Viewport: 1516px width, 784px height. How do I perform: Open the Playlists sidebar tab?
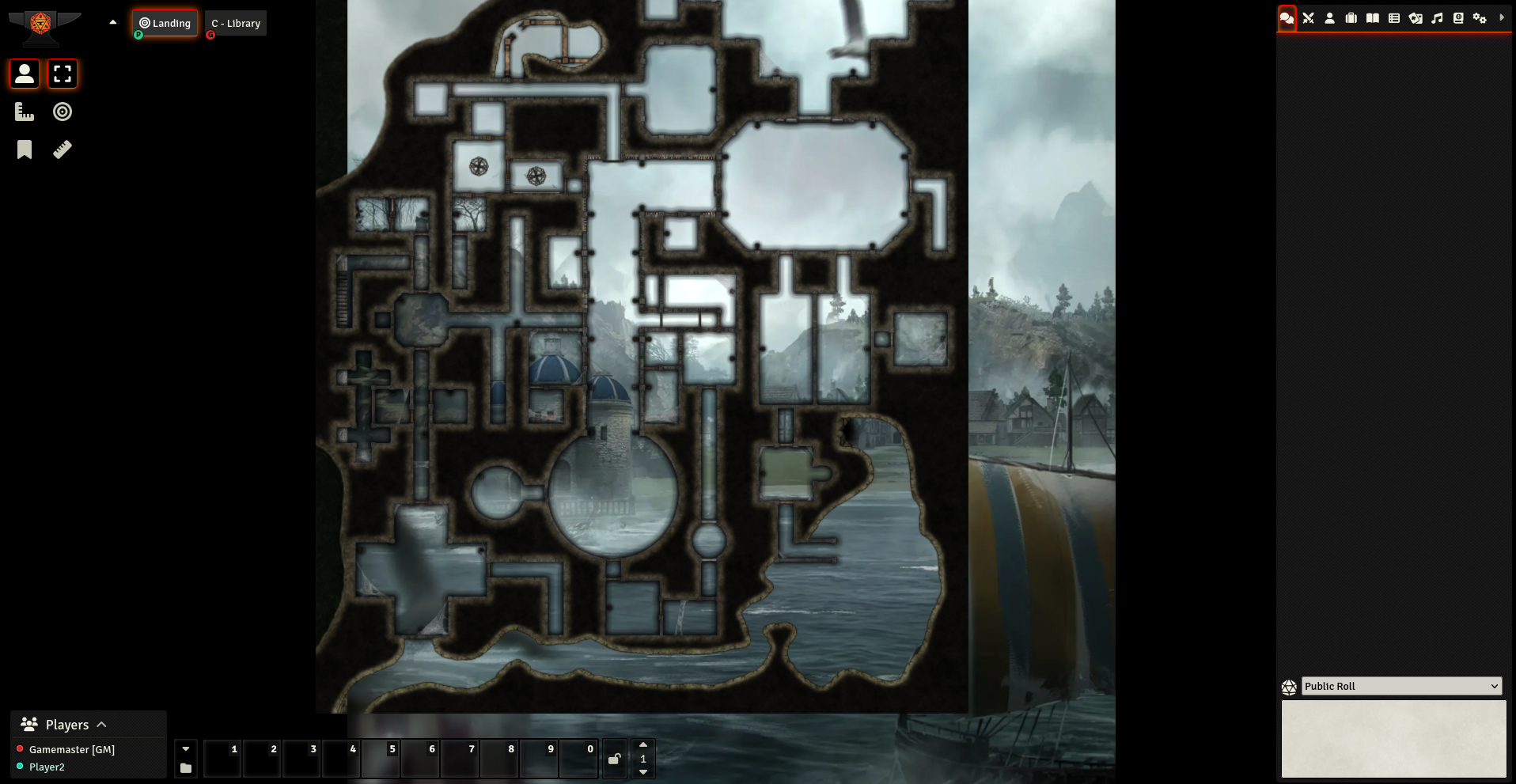pyautogui.click(x=1438, y=17)
